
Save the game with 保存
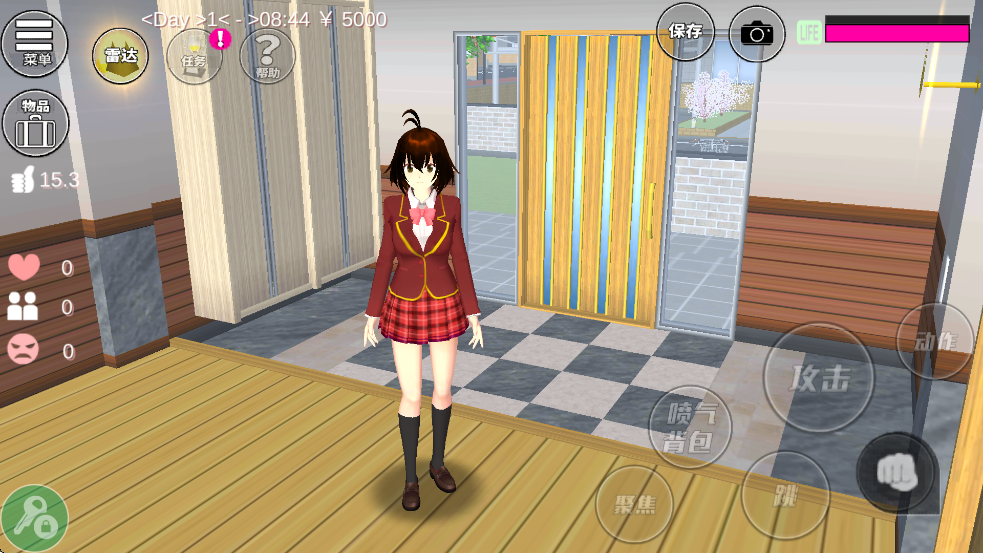[x=685, y=32]
